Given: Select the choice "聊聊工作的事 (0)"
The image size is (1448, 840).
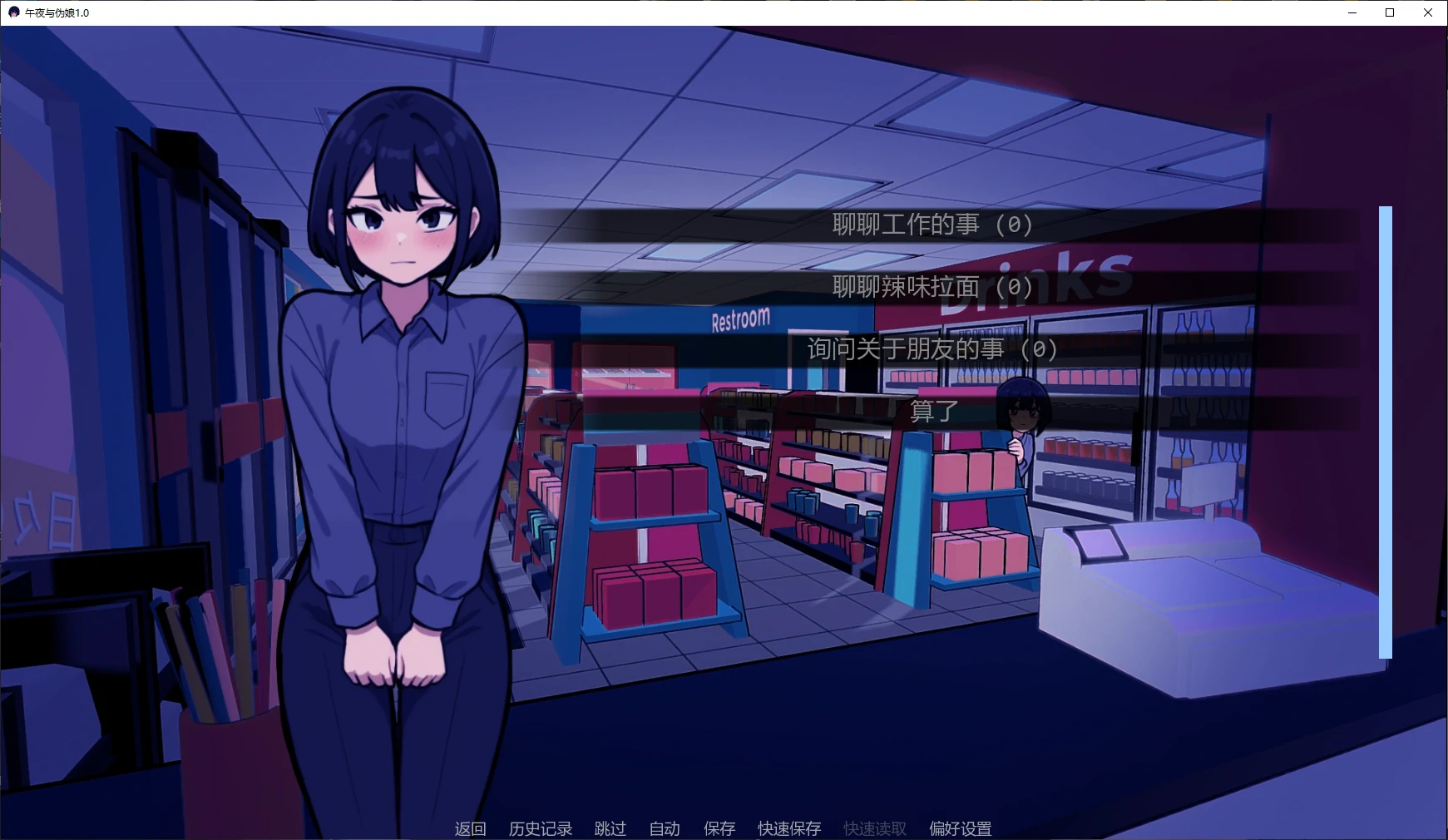Looking at the screenshot, I should point(930,223).
